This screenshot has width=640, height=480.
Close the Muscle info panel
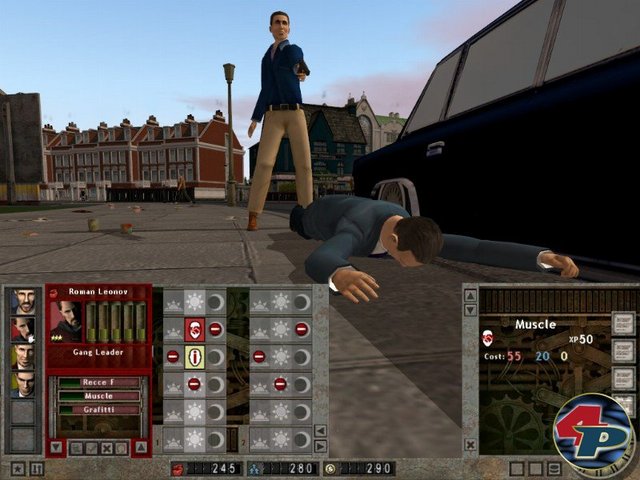[x=471, y=443]
